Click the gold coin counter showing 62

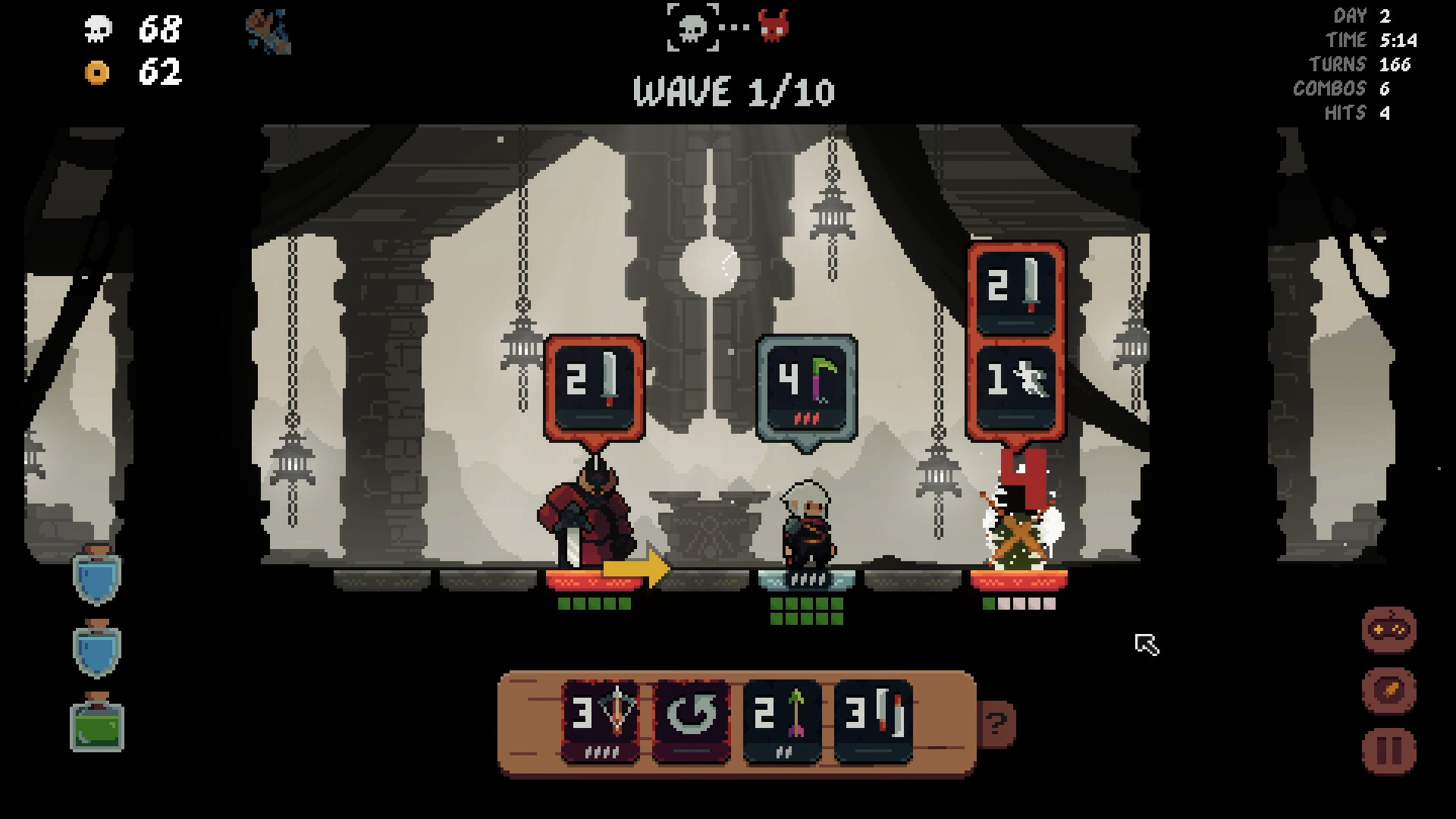(x=127, y=74)
